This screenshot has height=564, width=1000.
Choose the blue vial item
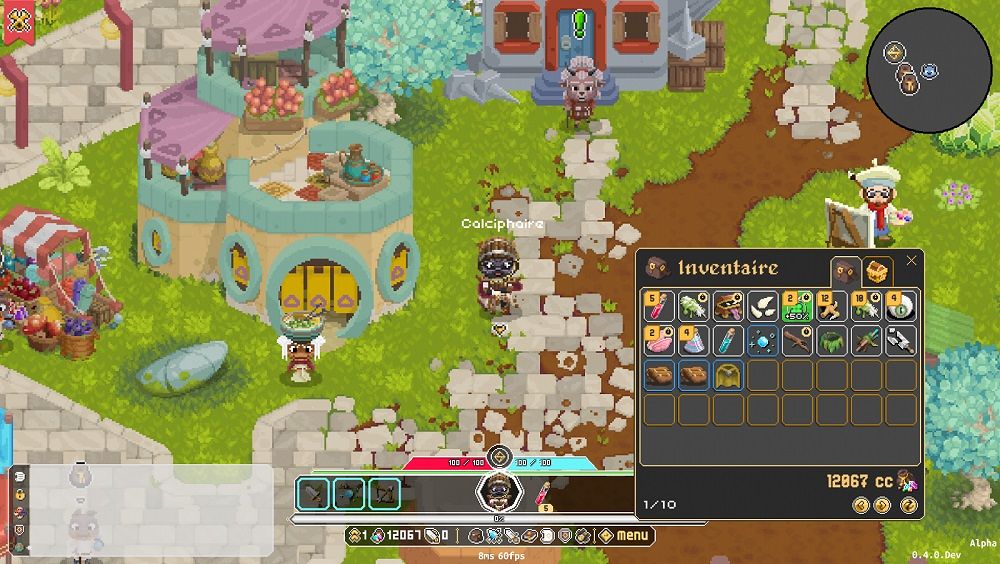click(x=728, y=341)
